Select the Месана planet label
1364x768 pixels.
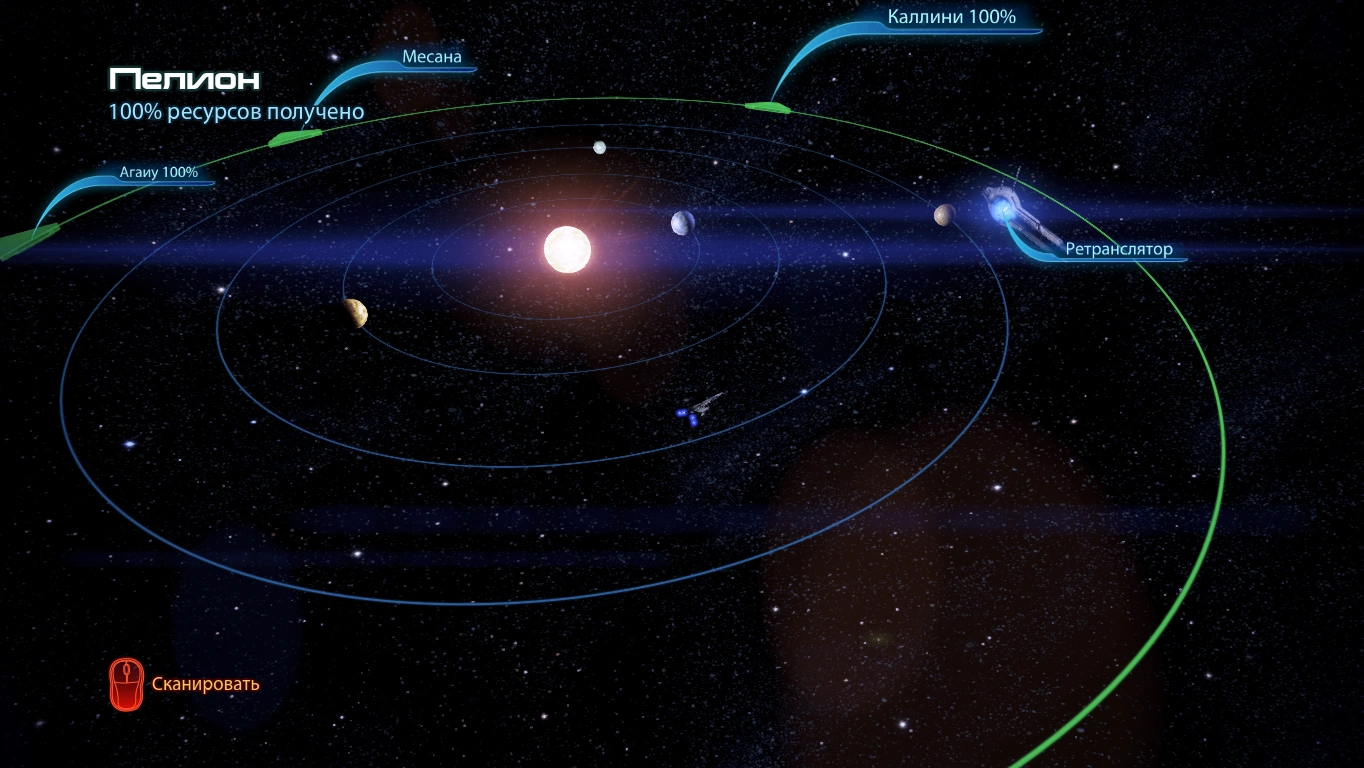pos(432,57)
